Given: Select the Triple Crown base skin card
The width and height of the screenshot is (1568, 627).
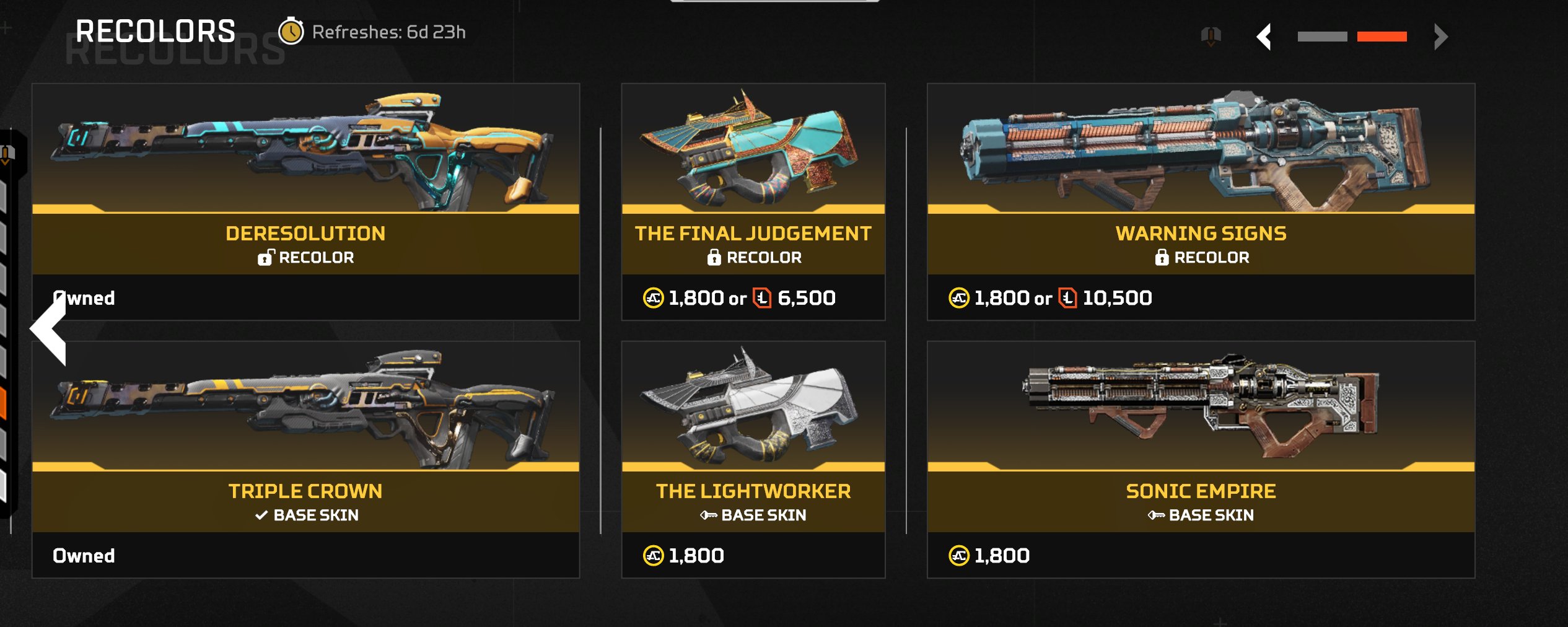Looking at the screenshot, I should [305, 459].
